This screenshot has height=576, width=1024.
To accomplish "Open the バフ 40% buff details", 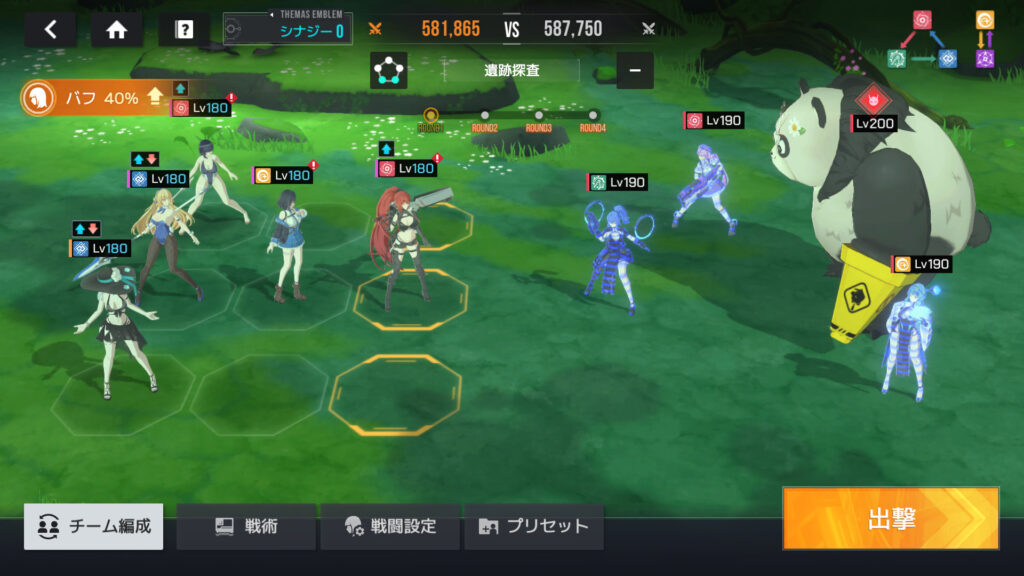I will click(95, 98).
